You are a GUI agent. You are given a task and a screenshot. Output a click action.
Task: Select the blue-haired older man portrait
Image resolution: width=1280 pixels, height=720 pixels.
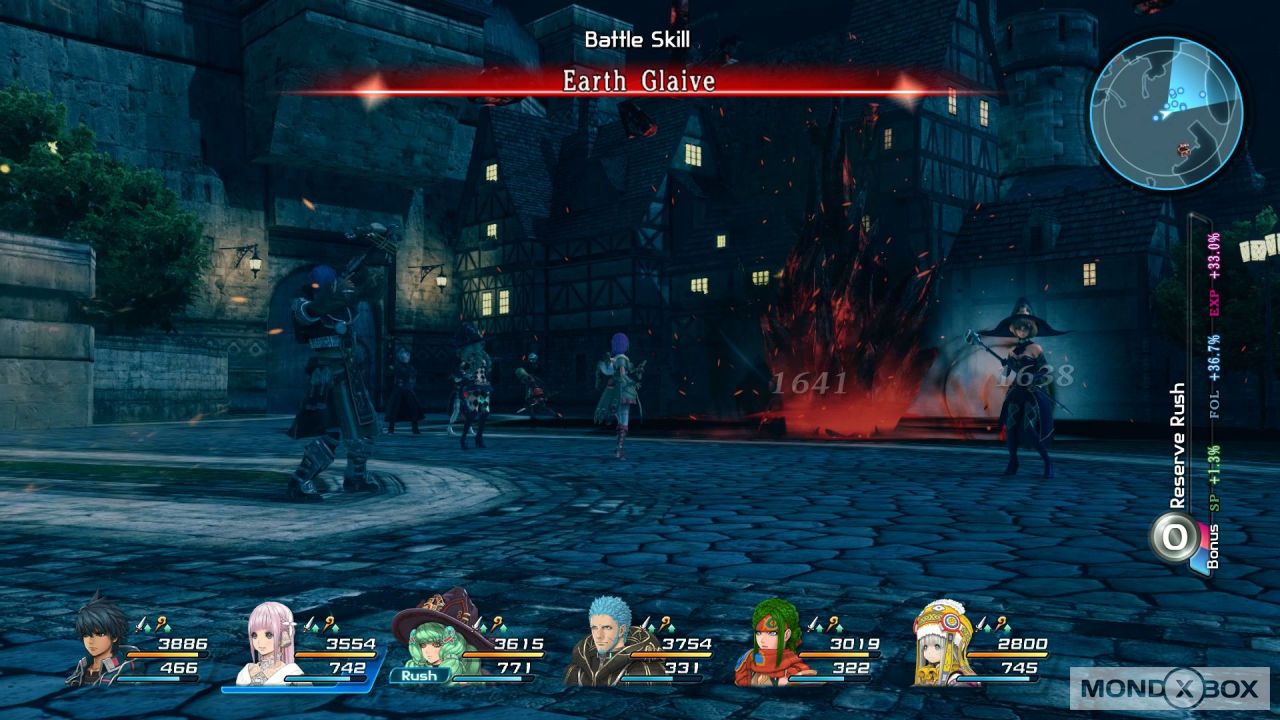(x=603, y=644)
